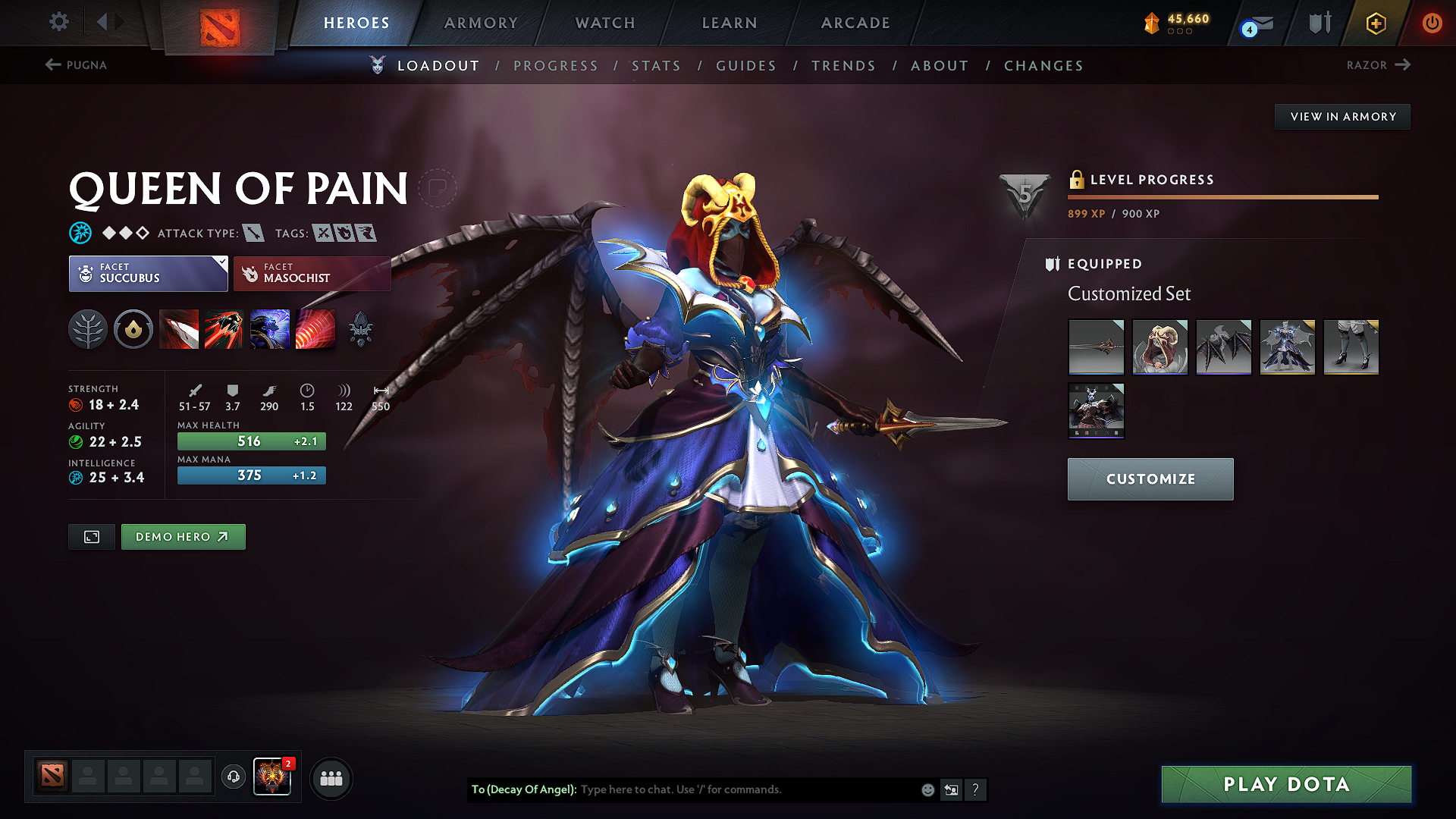
Task: Switch to the STATS tab
Action: tap(657, 66)
